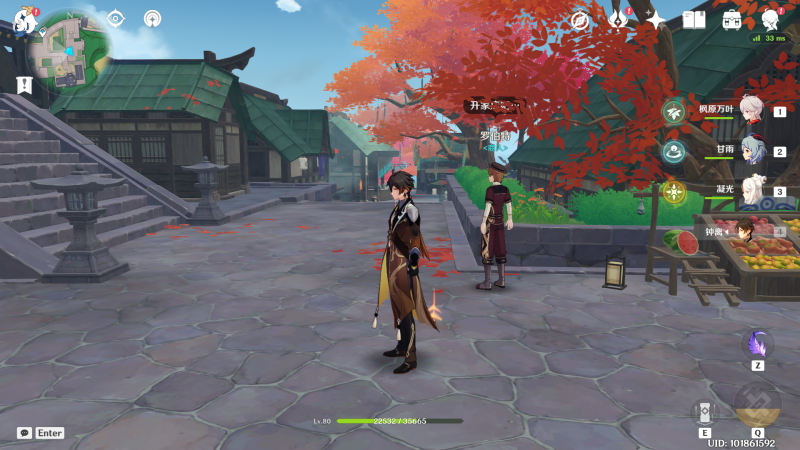
Task: Open the character head icon in the top bar
Action: [x=771, y=19]
